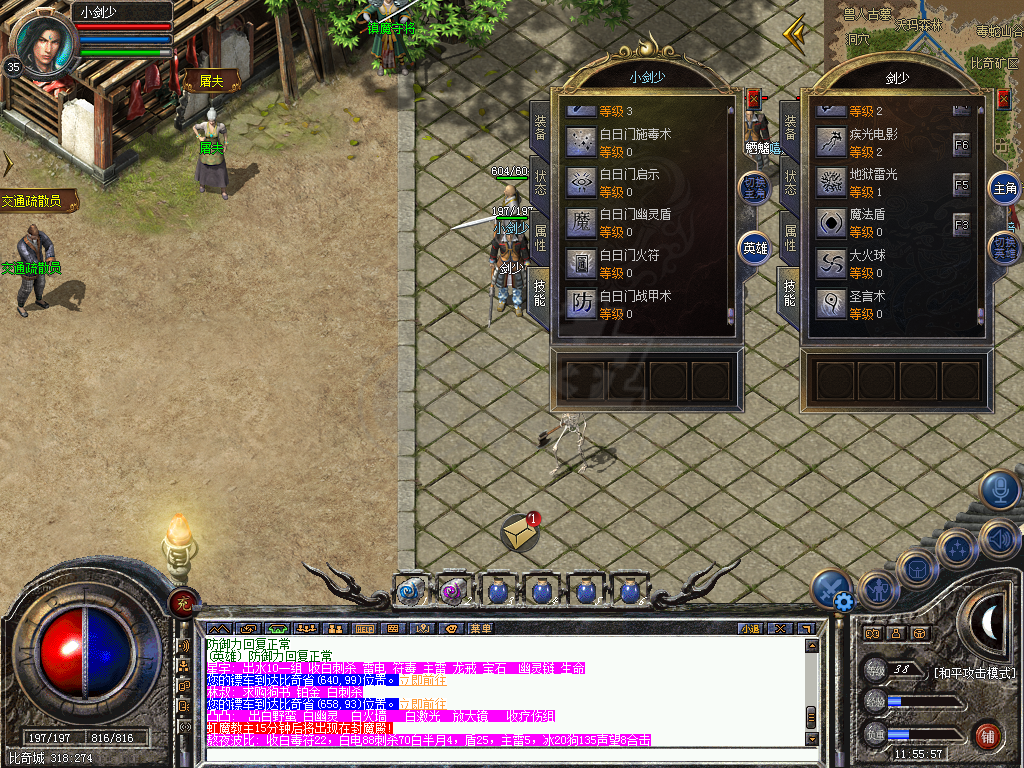Click the 主角 round button
The image size is (1024, 768).
click(1003, 188)
